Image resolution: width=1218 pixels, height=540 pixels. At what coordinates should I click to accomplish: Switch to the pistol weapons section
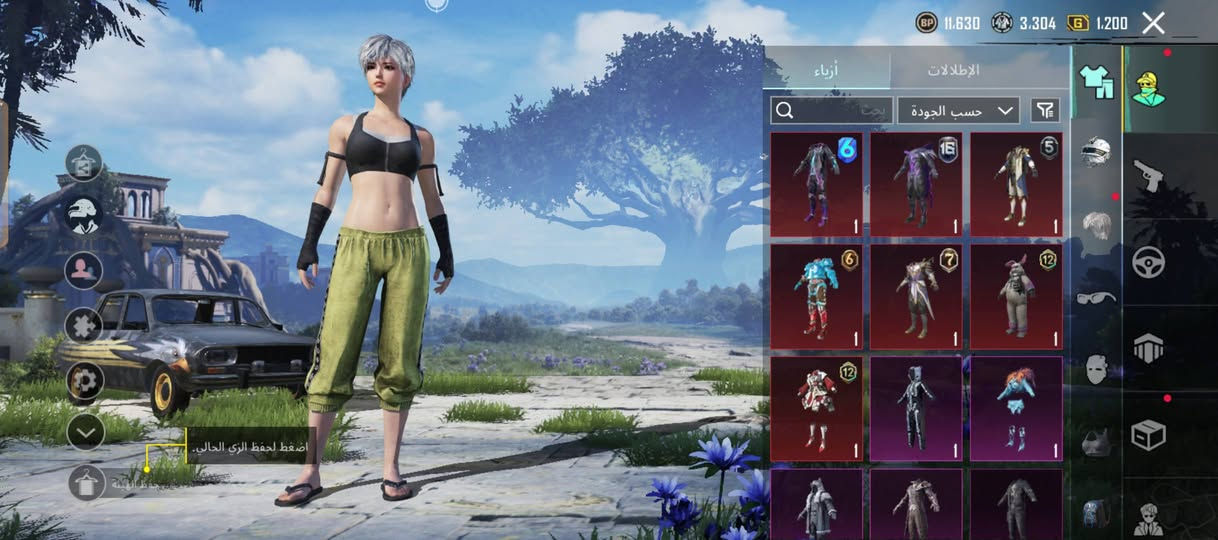tap(1148, 176)
